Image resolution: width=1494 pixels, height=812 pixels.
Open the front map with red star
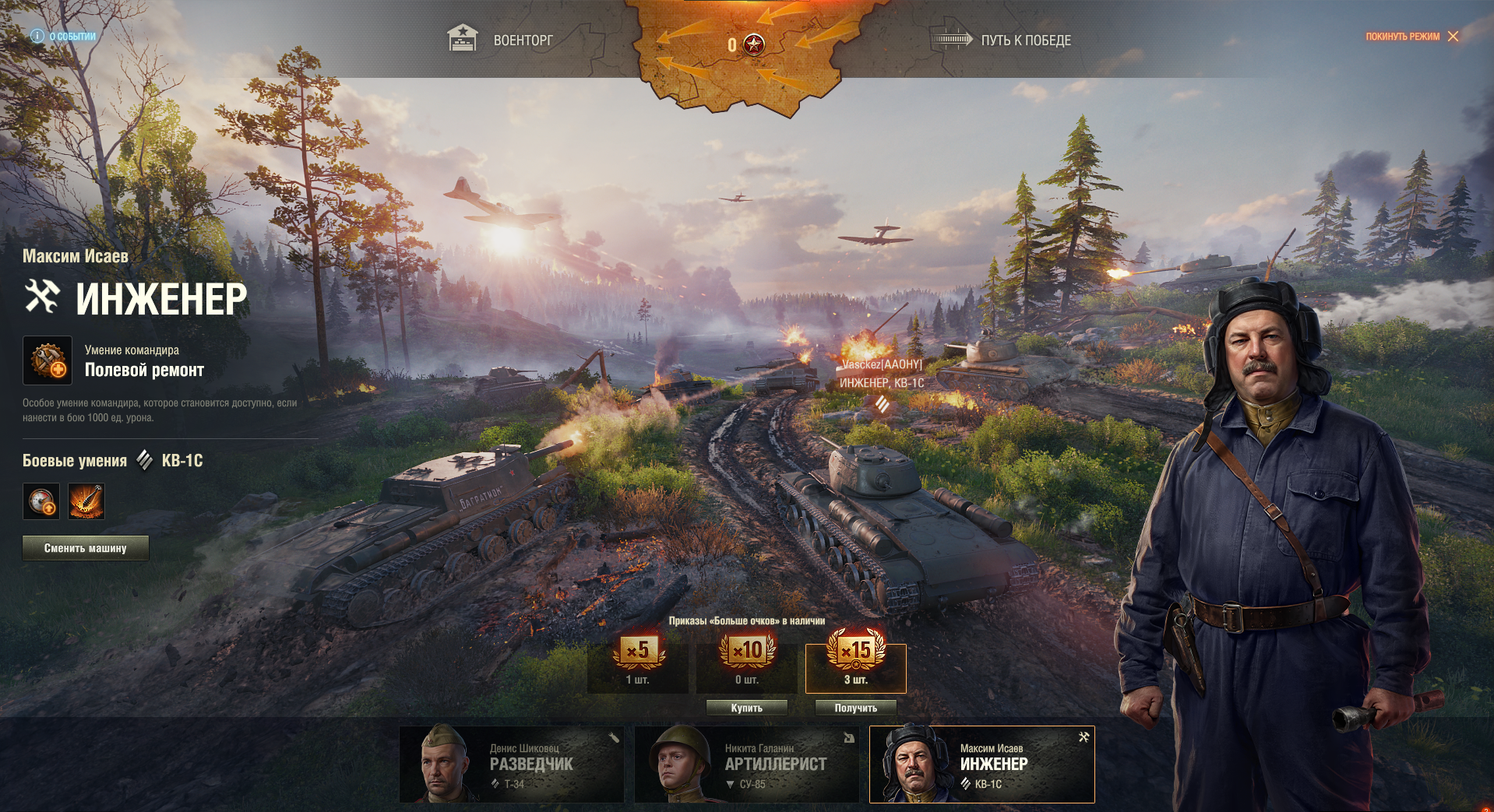pos(746,45)
